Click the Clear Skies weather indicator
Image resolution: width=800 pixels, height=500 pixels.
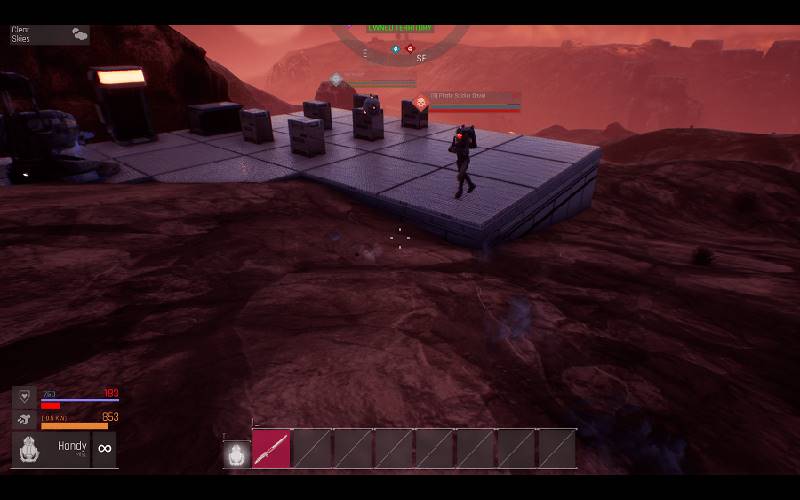click(47, 35)
